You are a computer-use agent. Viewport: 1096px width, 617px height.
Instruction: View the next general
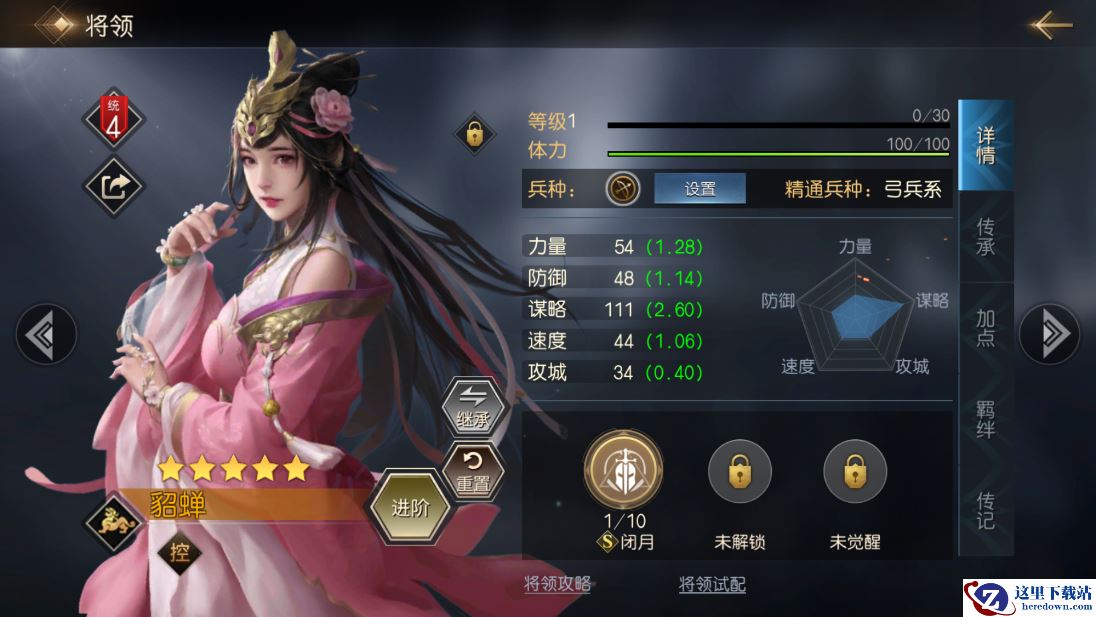click(1049, 334)
